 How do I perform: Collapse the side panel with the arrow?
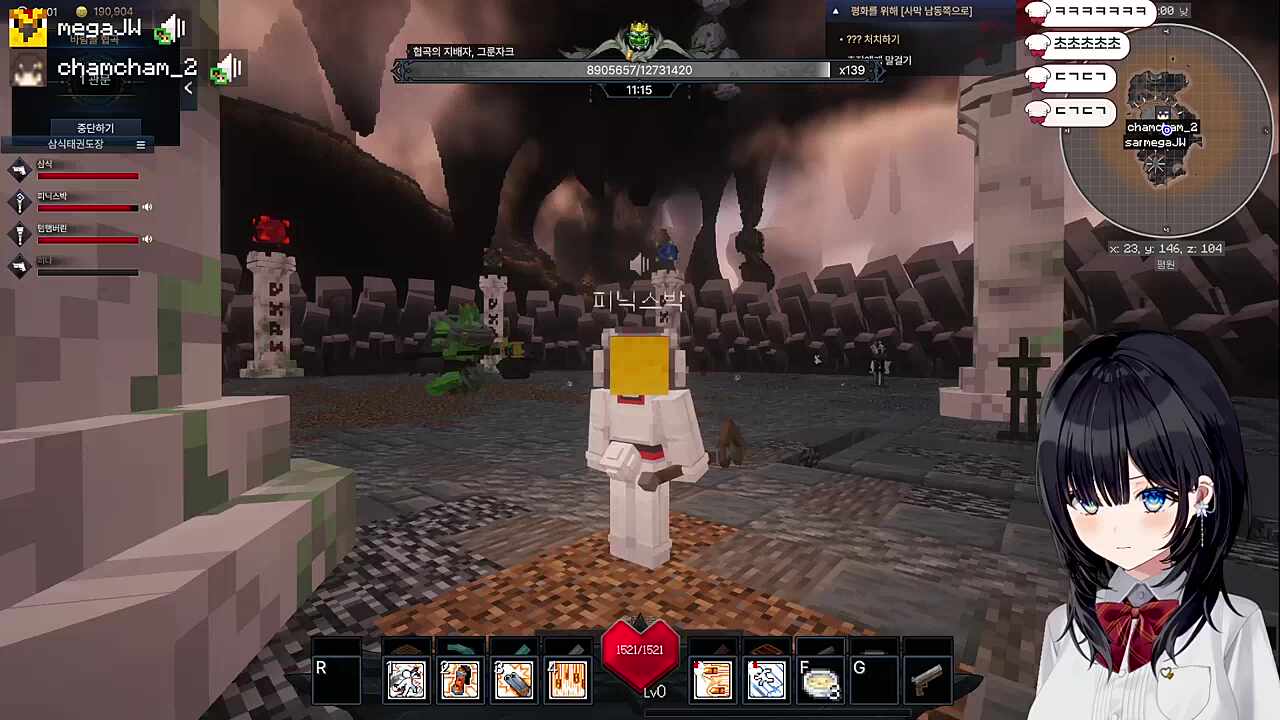[188, 89]
